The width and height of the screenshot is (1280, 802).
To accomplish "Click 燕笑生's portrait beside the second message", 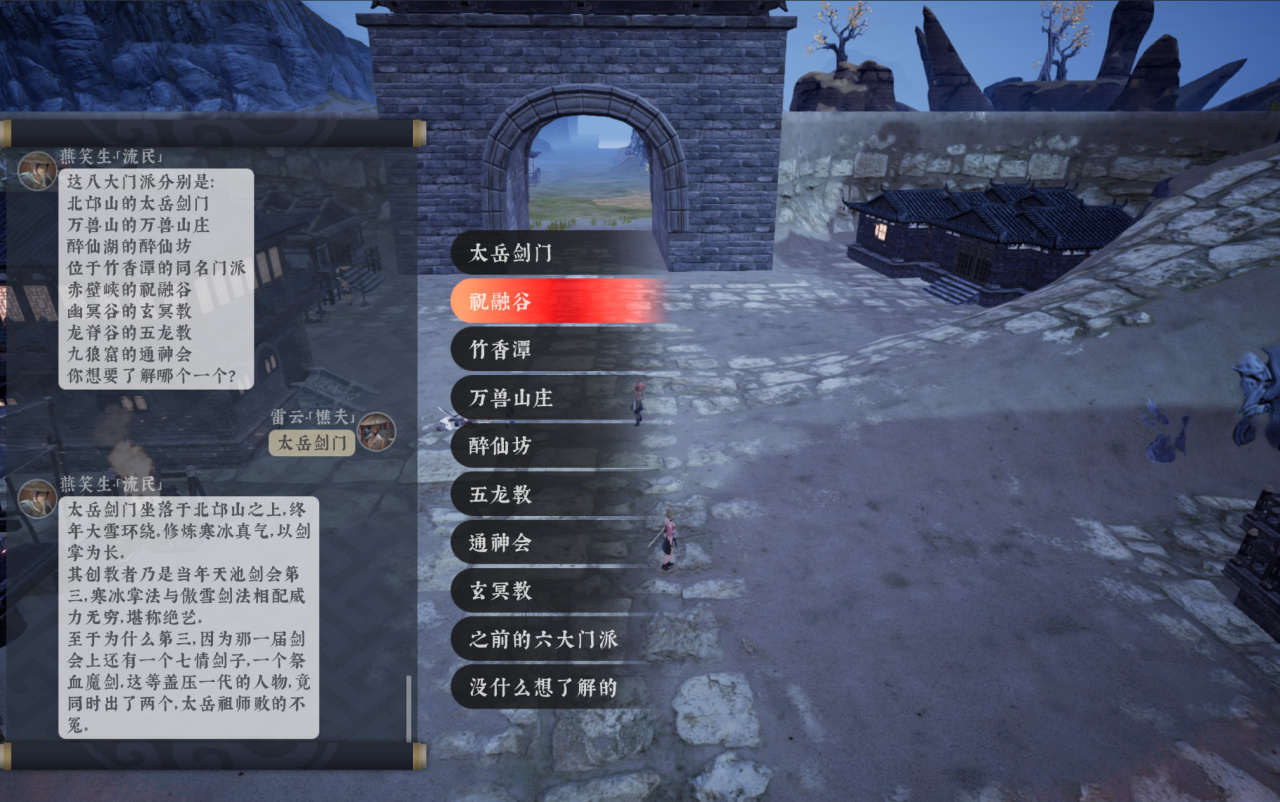I will tap(37, 496).
